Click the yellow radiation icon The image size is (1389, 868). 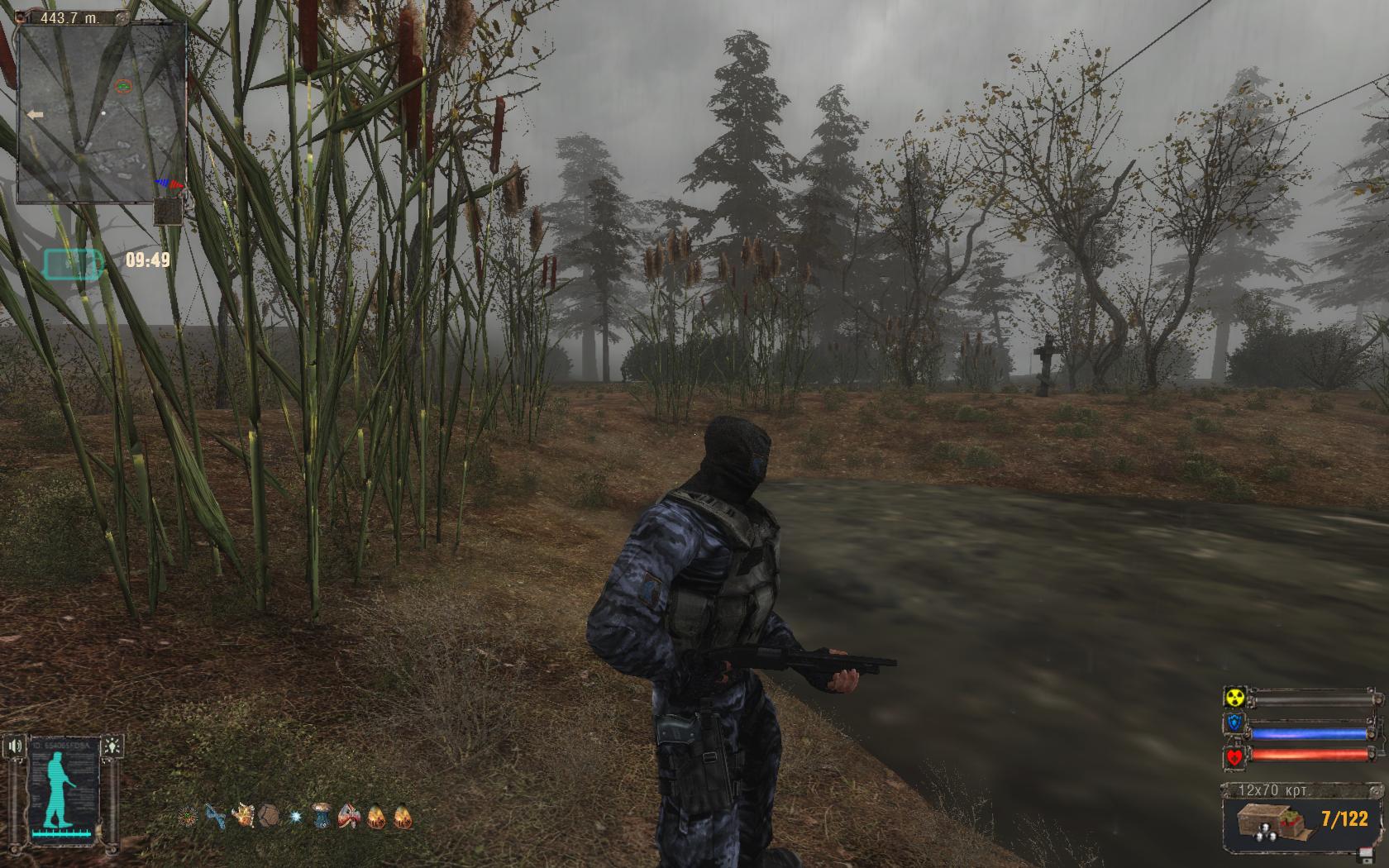coord(1234,699)
